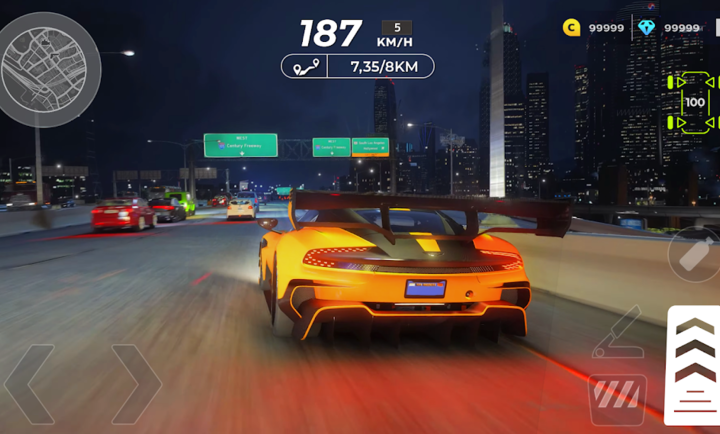Tap the blue diamond gem icon

click(x=647, y=28)
